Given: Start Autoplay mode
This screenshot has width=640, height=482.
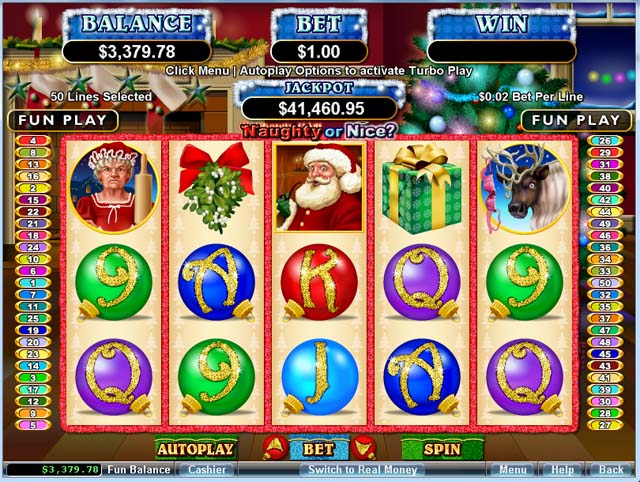Looking at the screenshot, I should point(195,449).
